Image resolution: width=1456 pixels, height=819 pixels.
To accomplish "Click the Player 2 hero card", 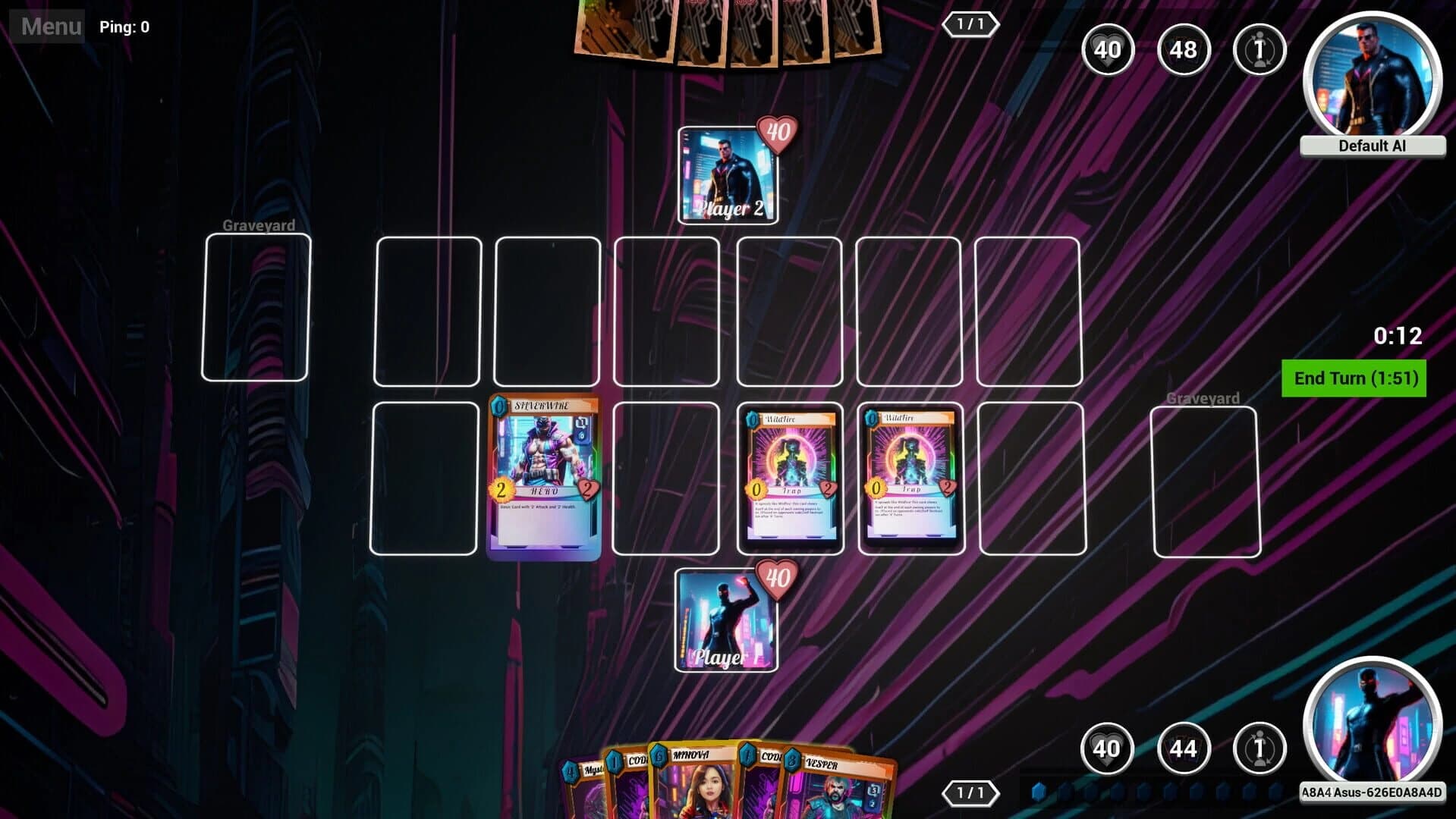I will point(727,176).
